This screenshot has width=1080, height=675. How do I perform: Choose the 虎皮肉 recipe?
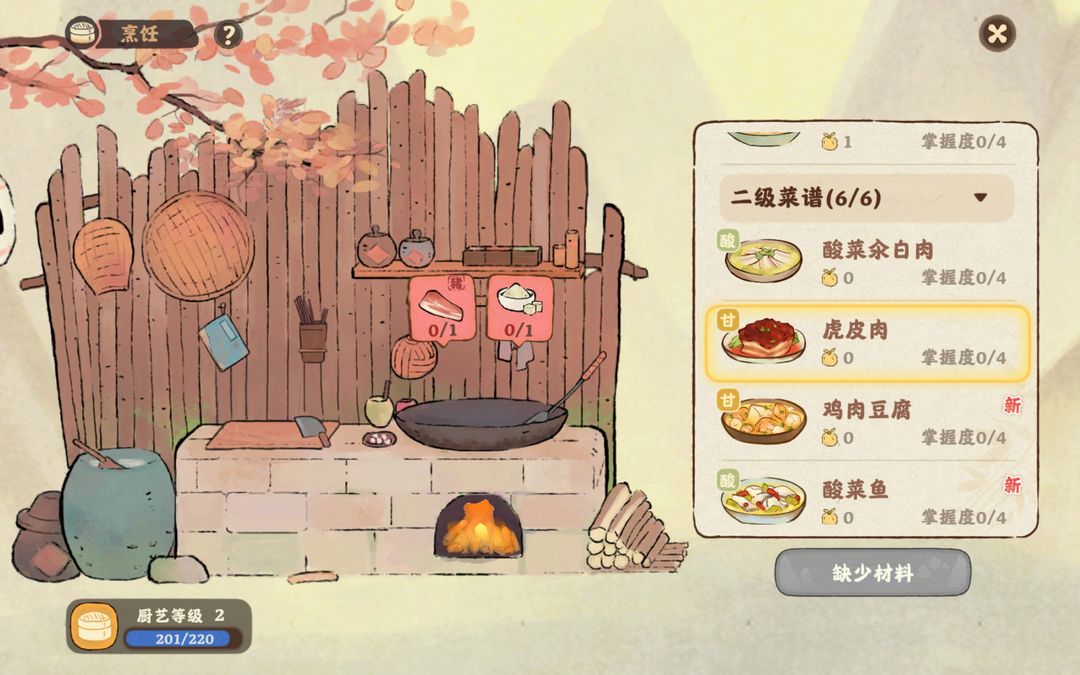866,343
